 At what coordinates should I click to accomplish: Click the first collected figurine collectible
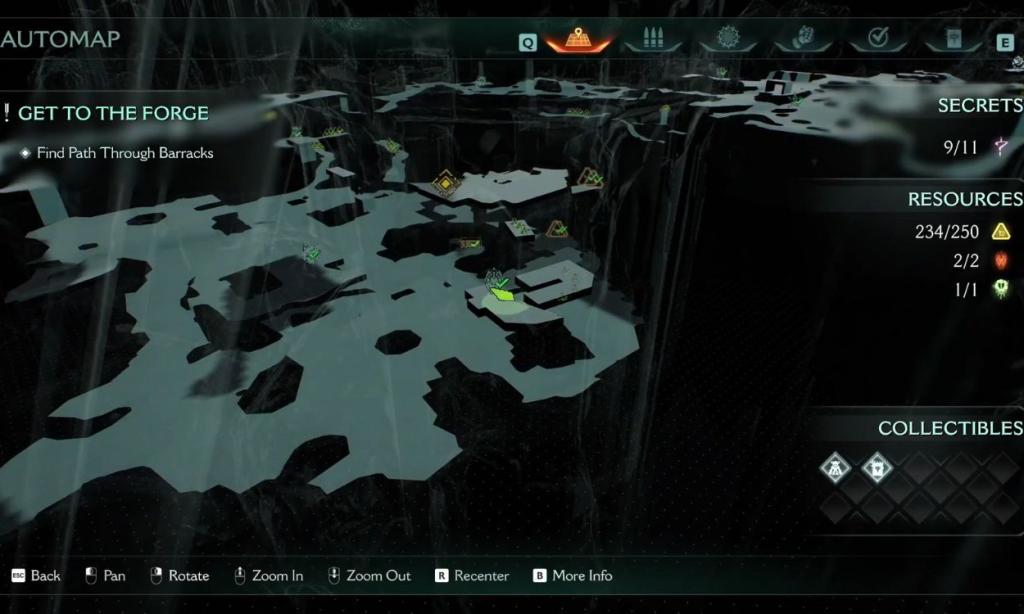[835, 468]
